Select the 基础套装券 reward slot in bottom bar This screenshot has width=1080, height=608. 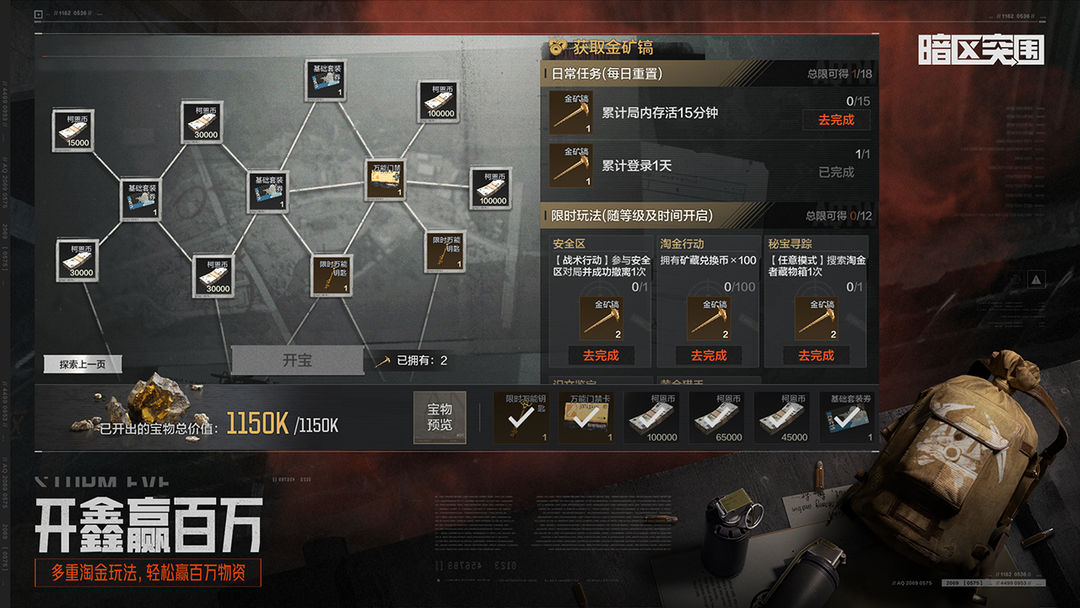coord(845,417)
